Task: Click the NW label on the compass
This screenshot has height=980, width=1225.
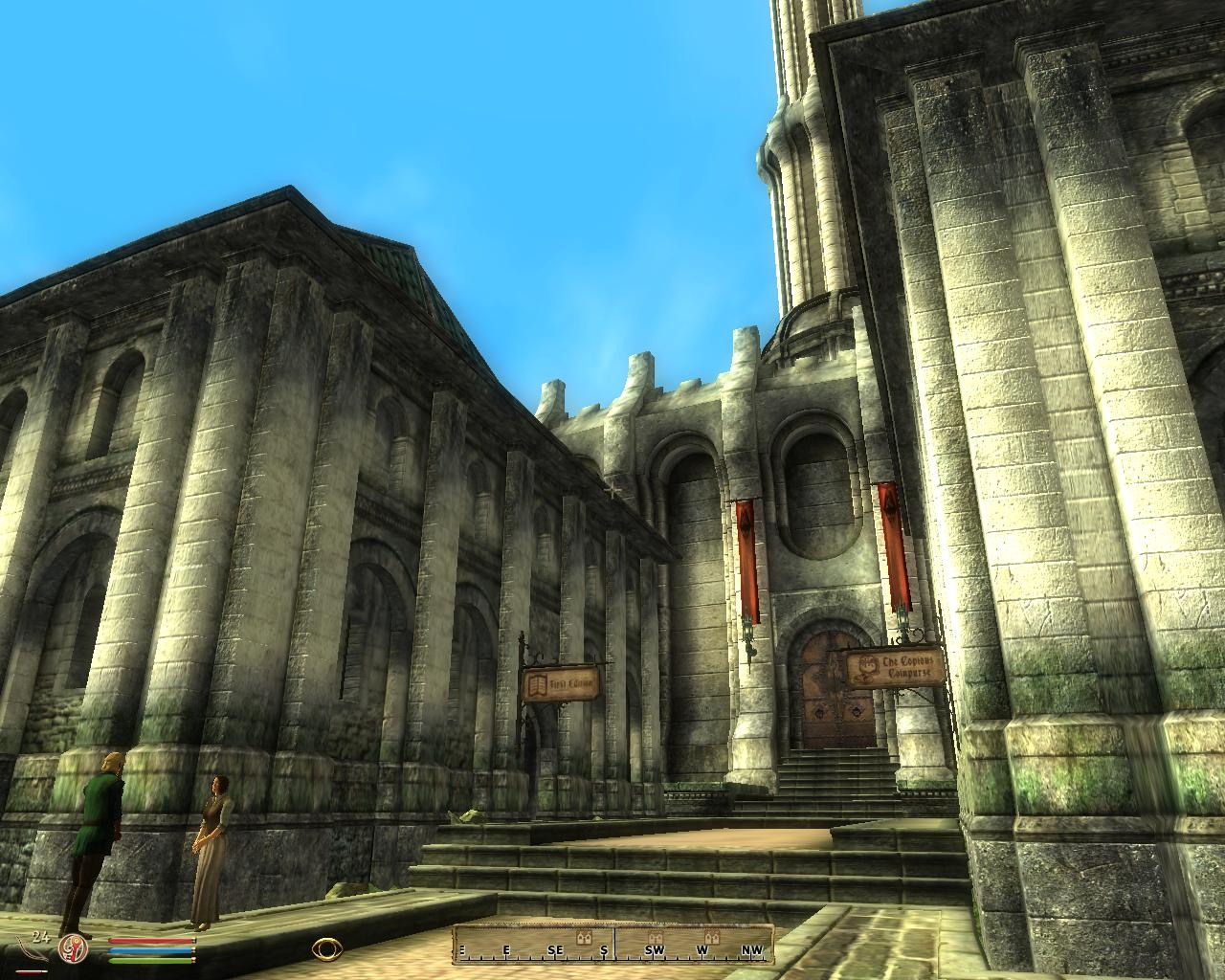Action: click(753, 949)
